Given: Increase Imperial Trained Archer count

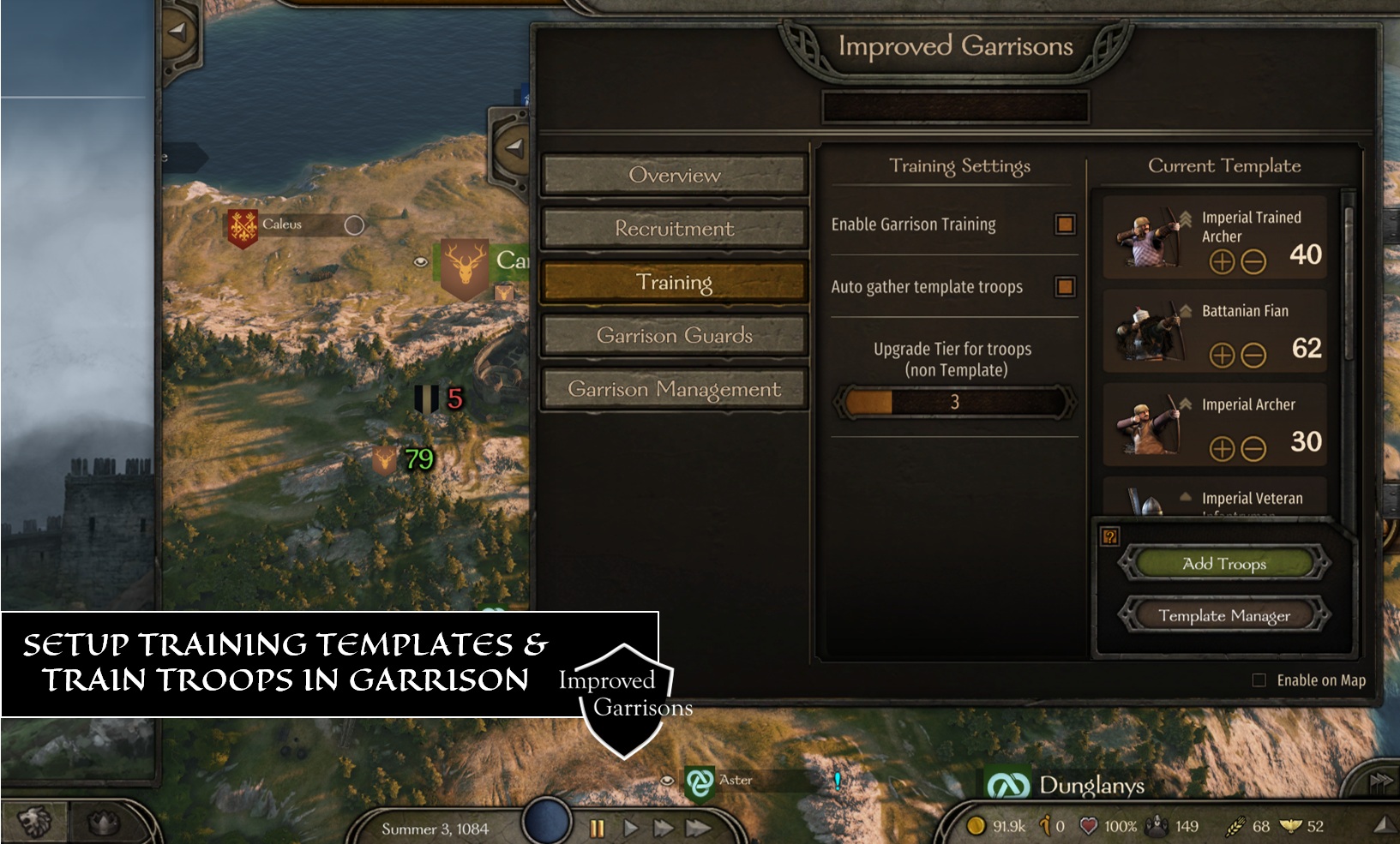Looking at the screenshot, I should pos(1222,261).
